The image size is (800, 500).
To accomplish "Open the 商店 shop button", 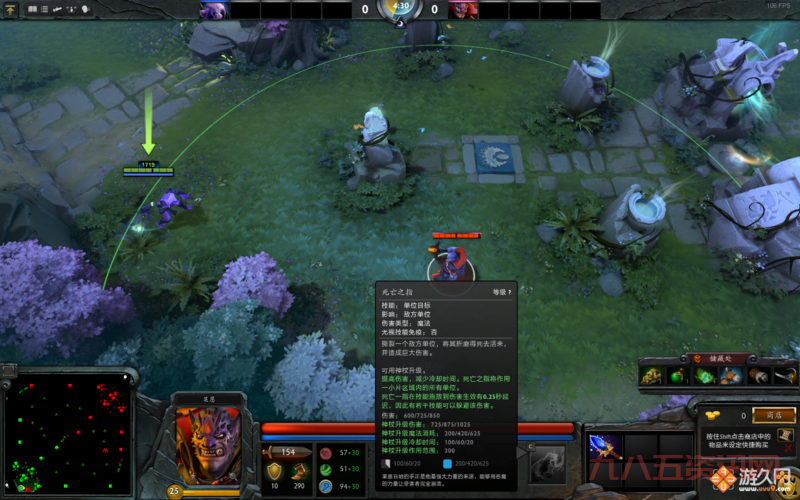I will 775,415.
